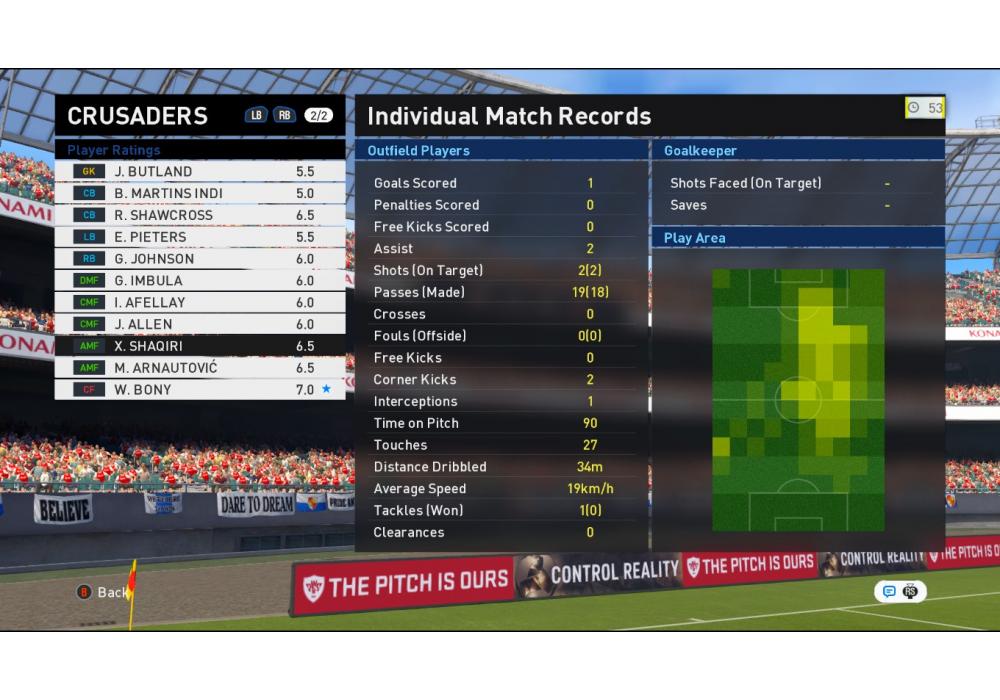Go back using the Back button

103,592
